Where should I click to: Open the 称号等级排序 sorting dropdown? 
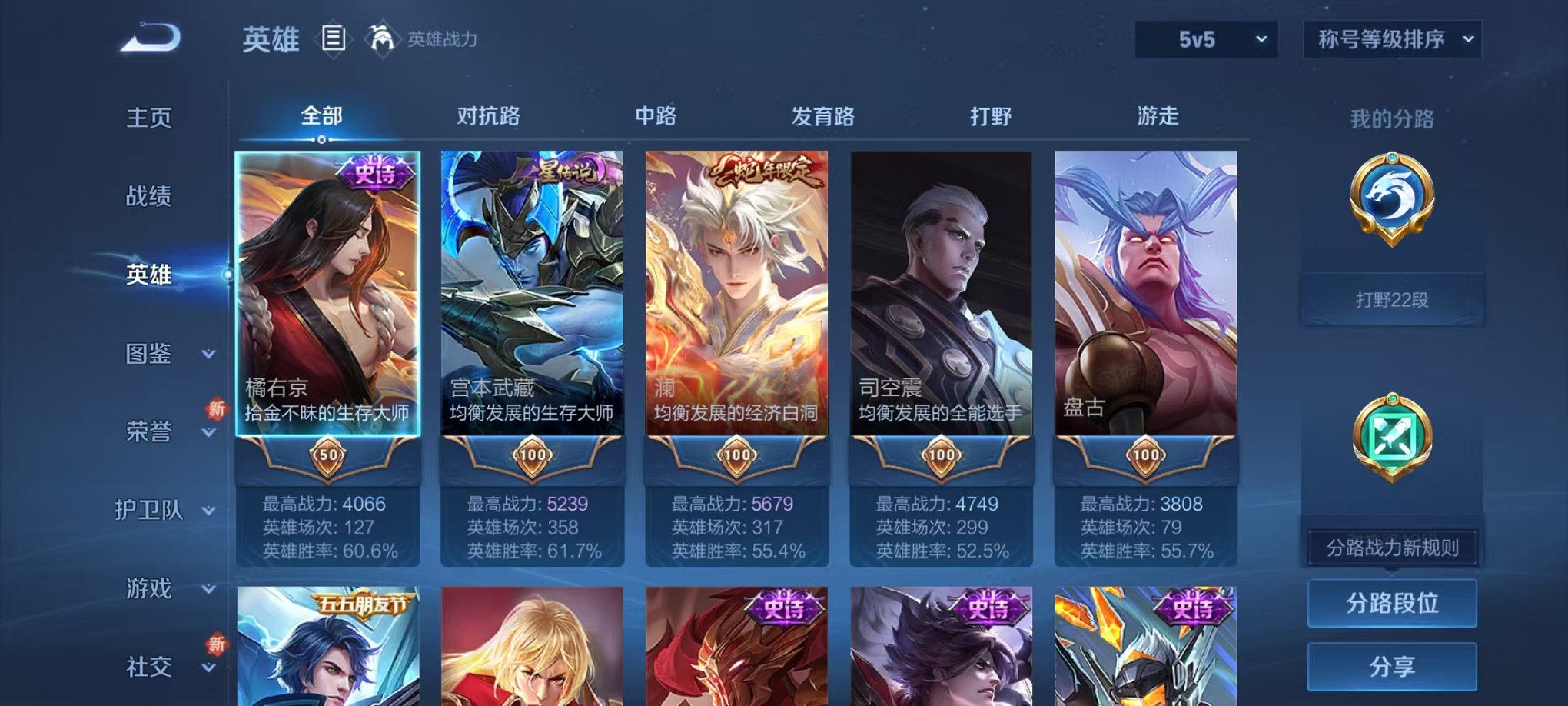(1395, 38)
